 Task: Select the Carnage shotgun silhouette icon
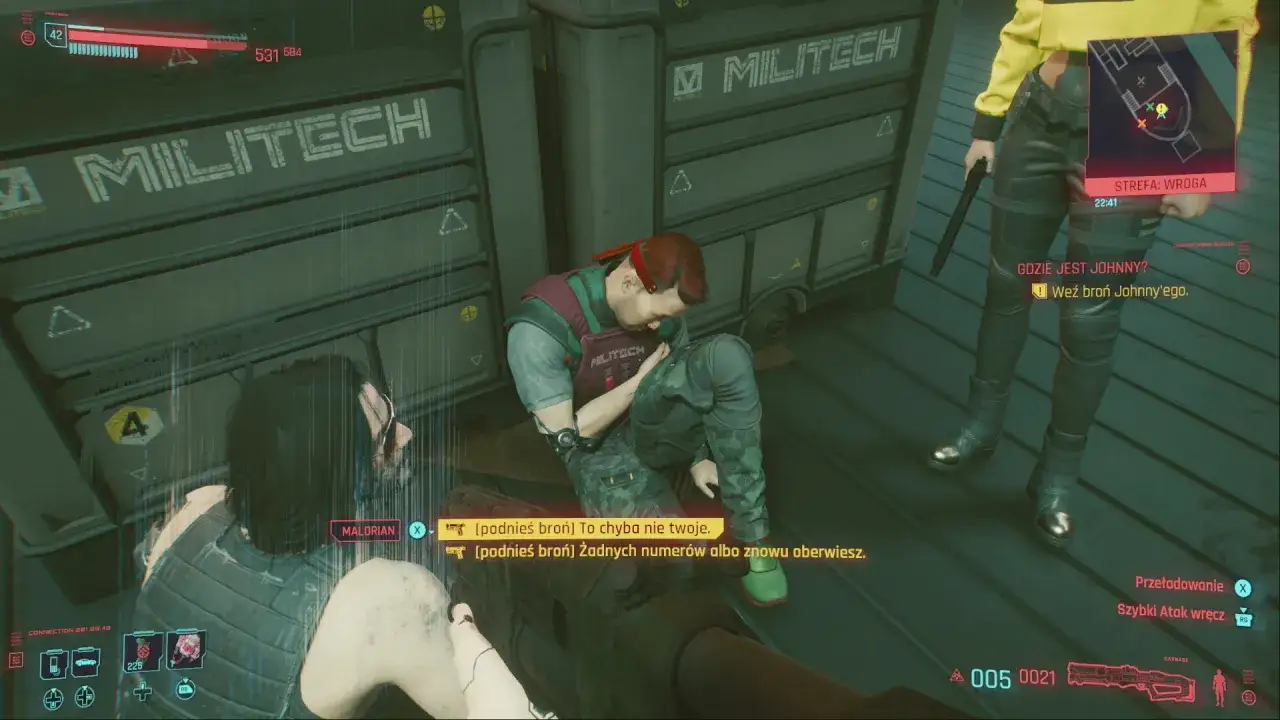(1130, 682)
